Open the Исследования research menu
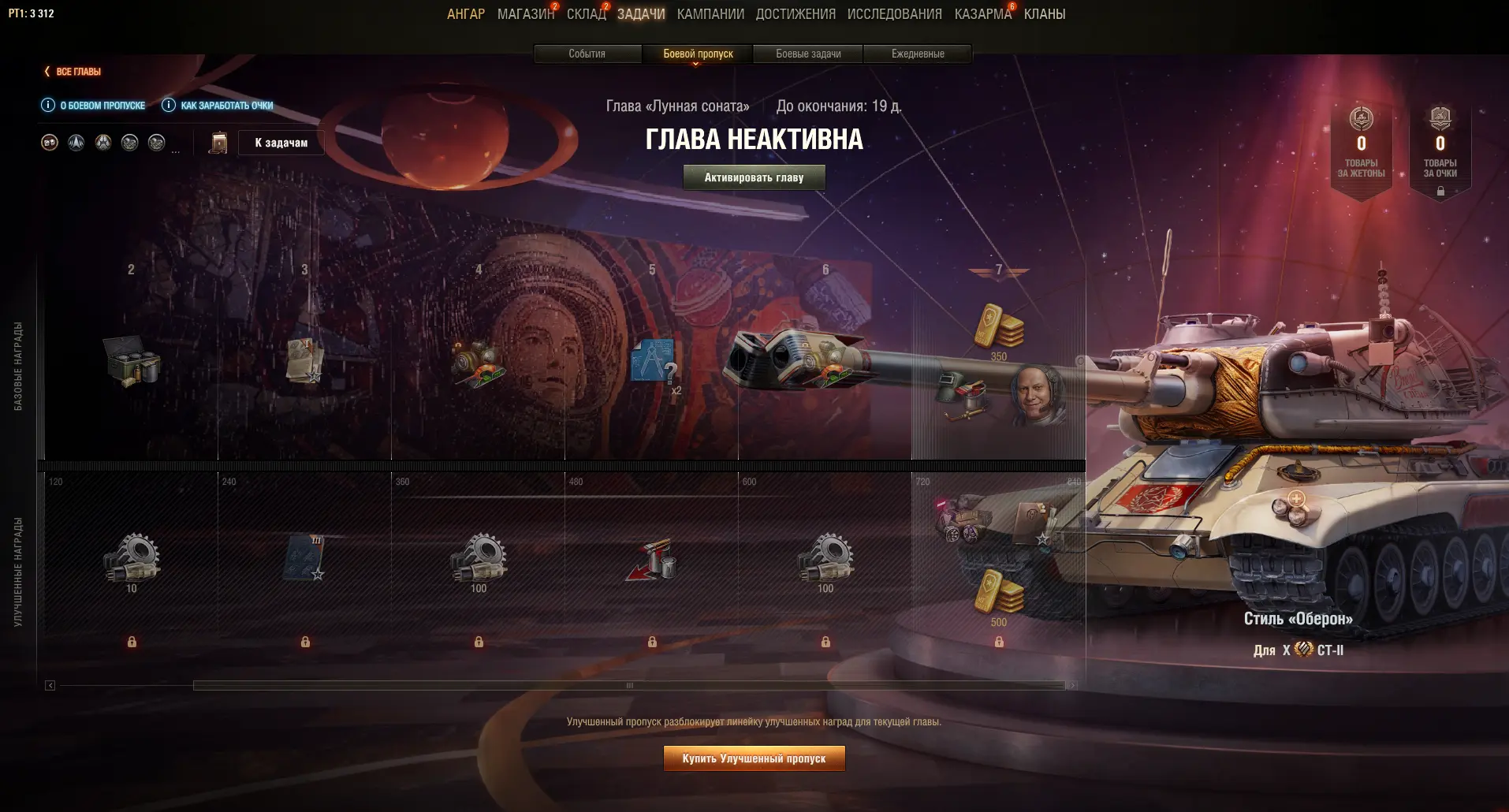The width and height of the screenshot is (1509, 812). [x=894, y=14]
